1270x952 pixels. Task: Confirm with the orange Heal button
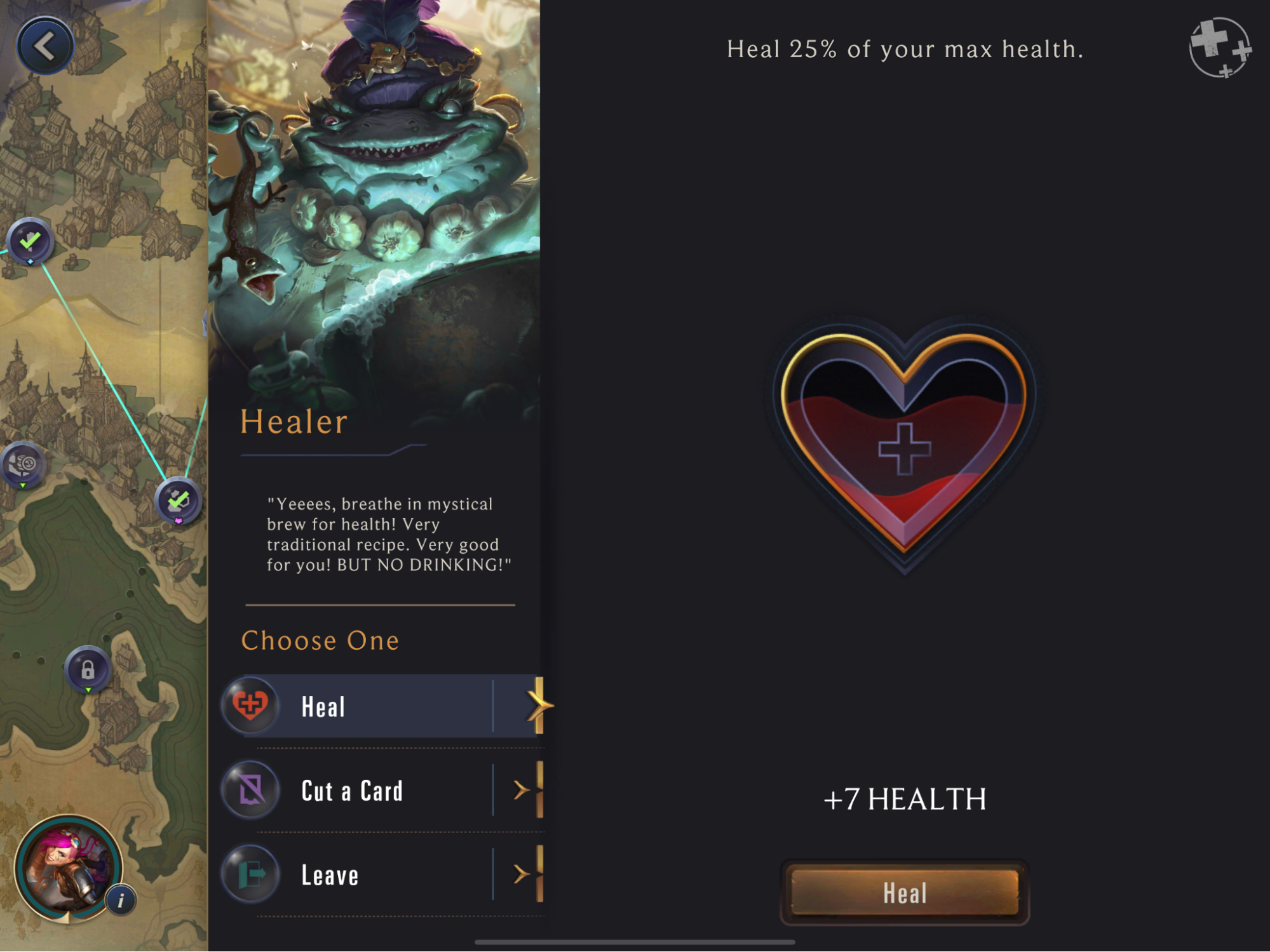coord(904,892)
